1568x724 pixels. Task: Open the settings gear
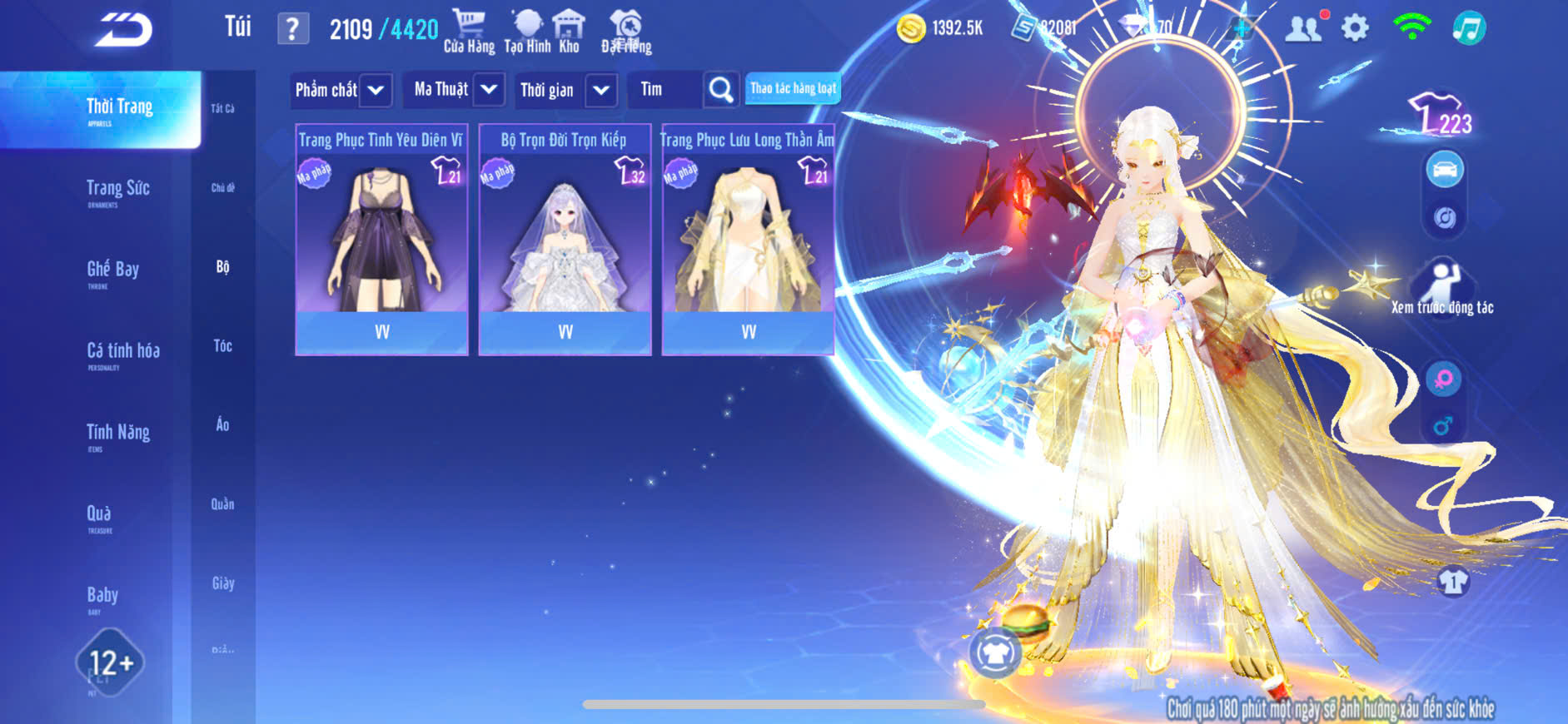(1355, 28)
